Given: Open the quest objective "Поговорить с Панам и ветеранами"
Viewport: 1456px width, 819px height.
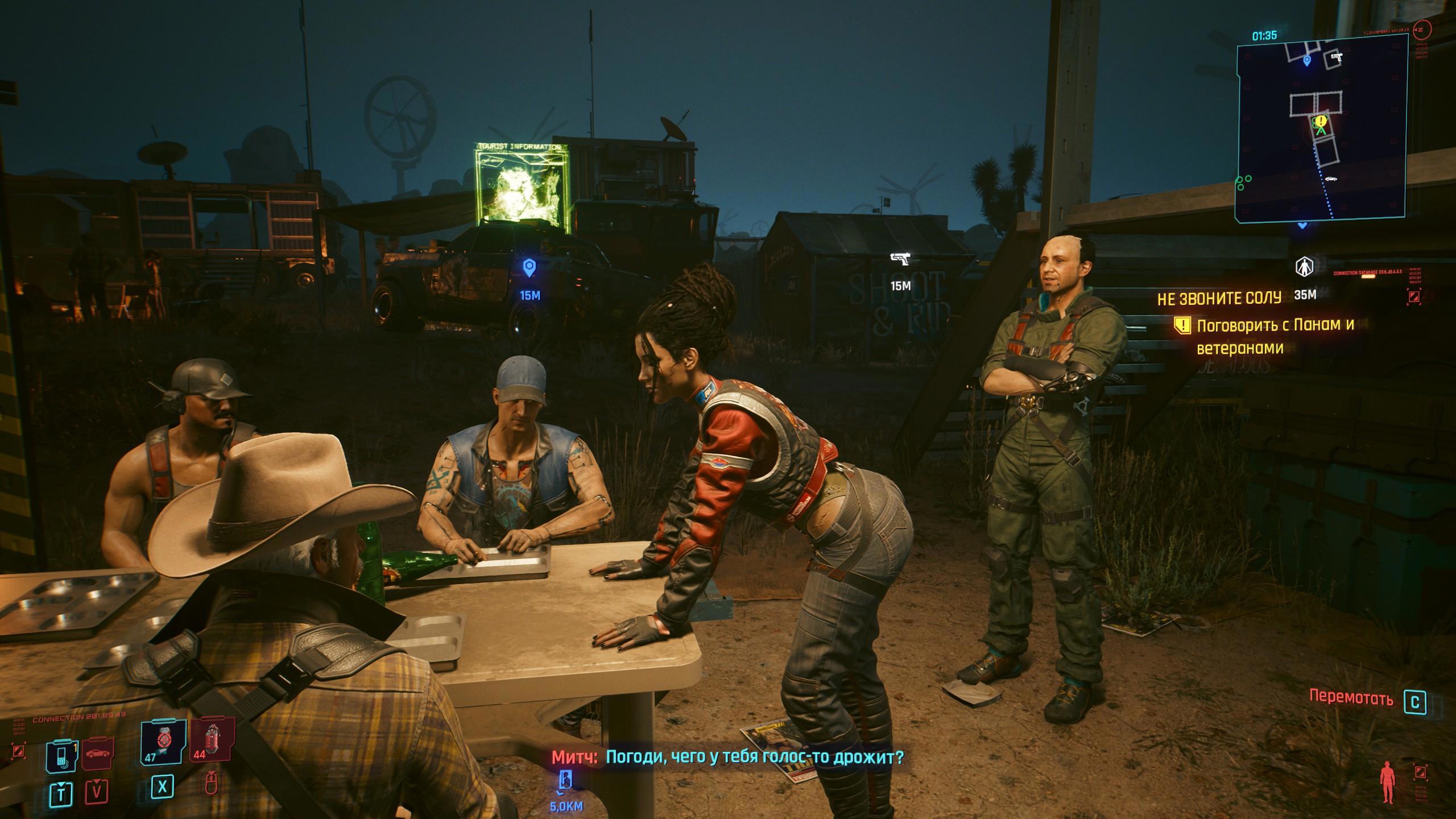Looking at the screenshot, I should coord(1275,336).
